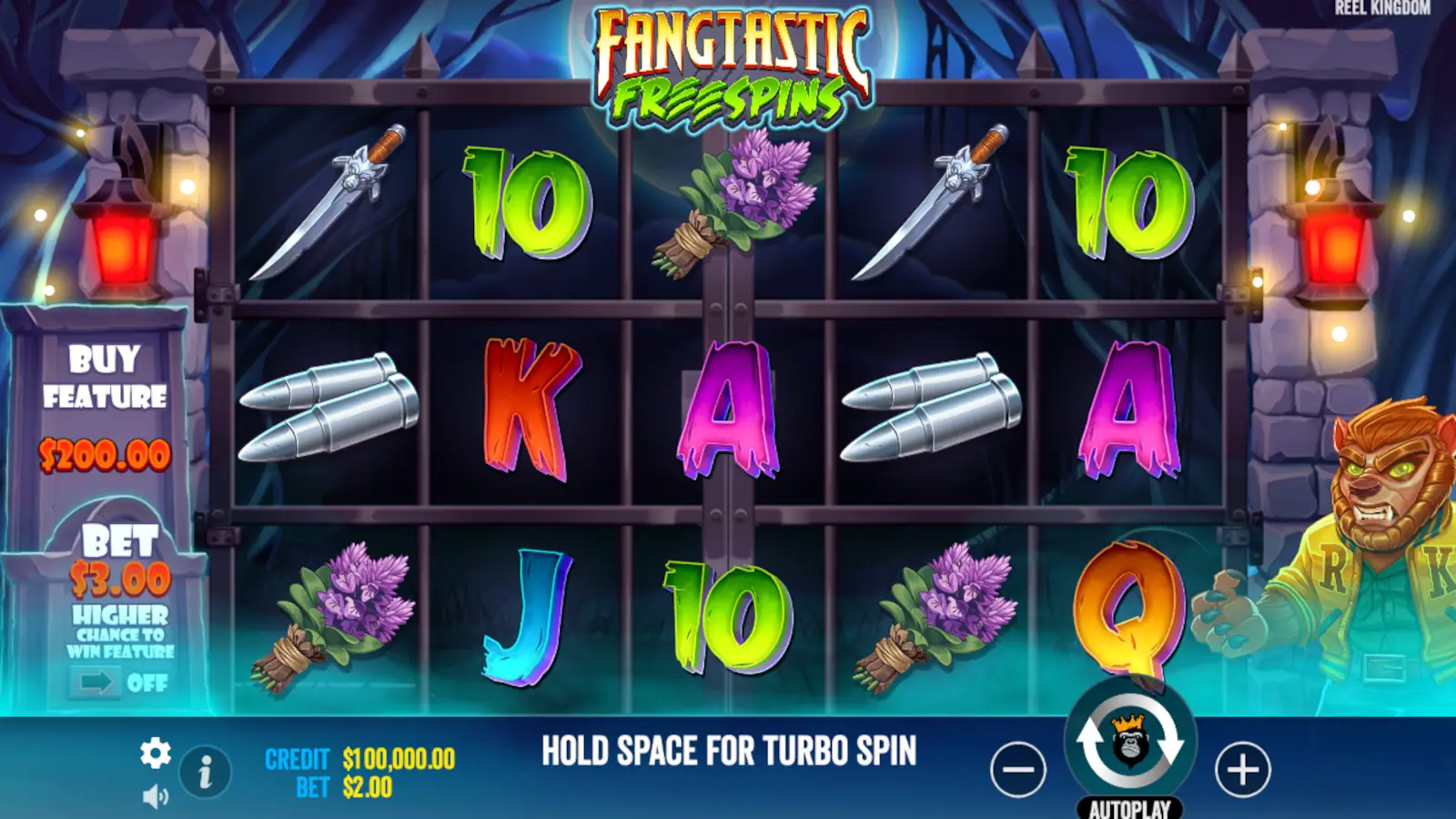Image resolution: width=1456 pixels, height=819 pixels.
Task: Click the credit amount of $100,000.00
Action: pos(397,757)
